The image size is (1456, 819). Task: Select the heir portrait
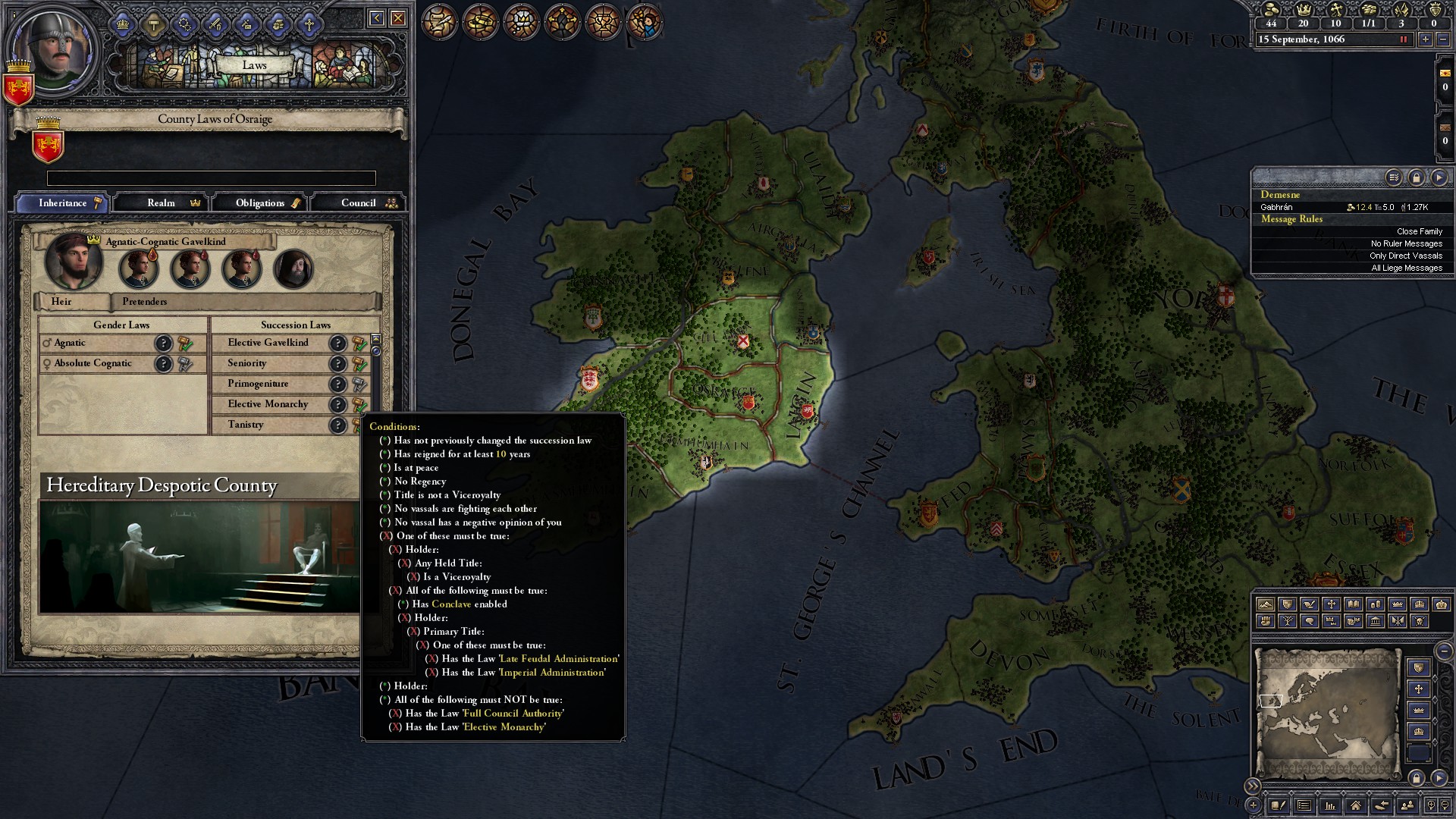(74, 262)
